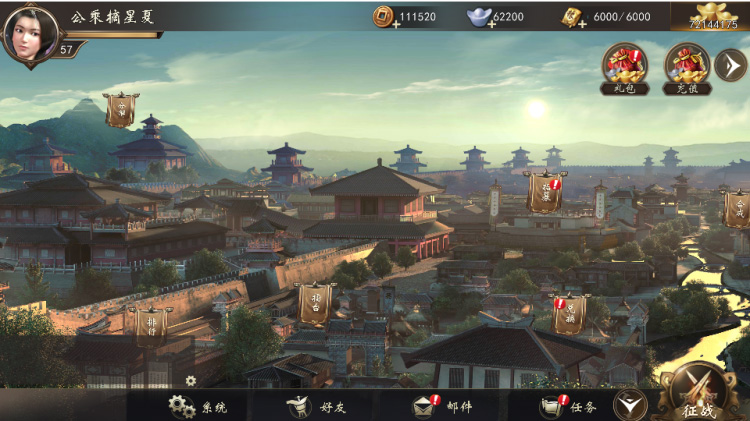Open the player avatar profile
750x421 pixels.
click(x=30, y=32)
